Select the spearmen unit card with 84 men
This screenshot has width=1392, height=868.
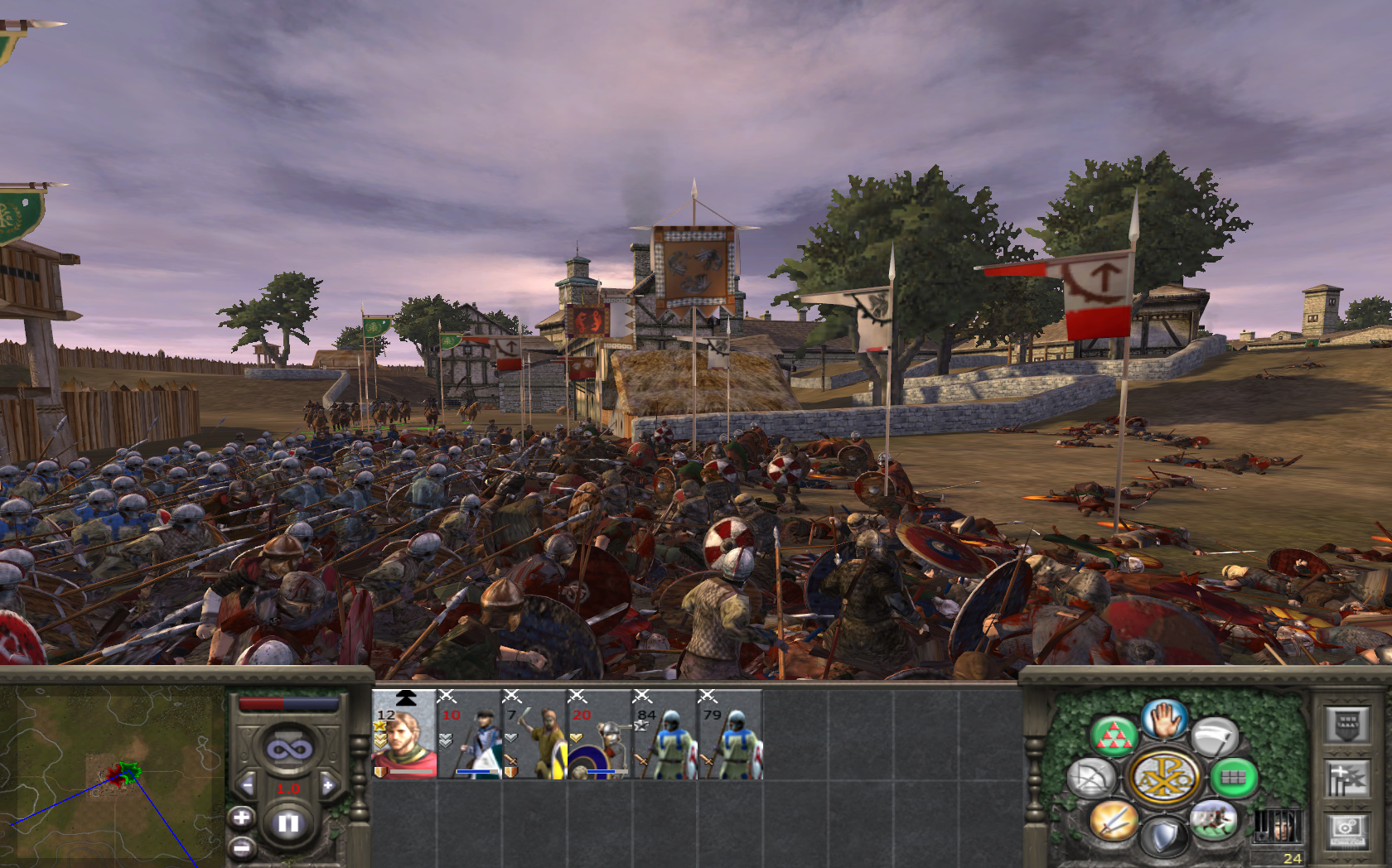click(x=665, y=735)
